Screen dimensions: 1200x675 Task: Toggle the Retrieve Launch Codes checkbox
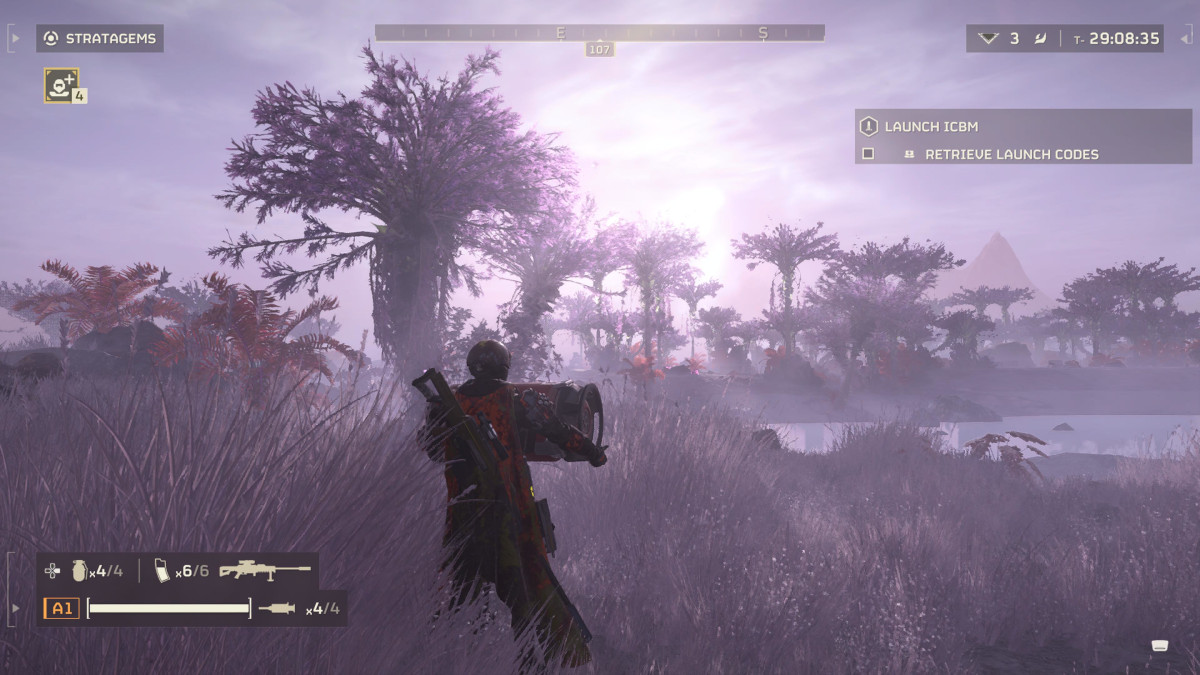click(x=868, y=154)
